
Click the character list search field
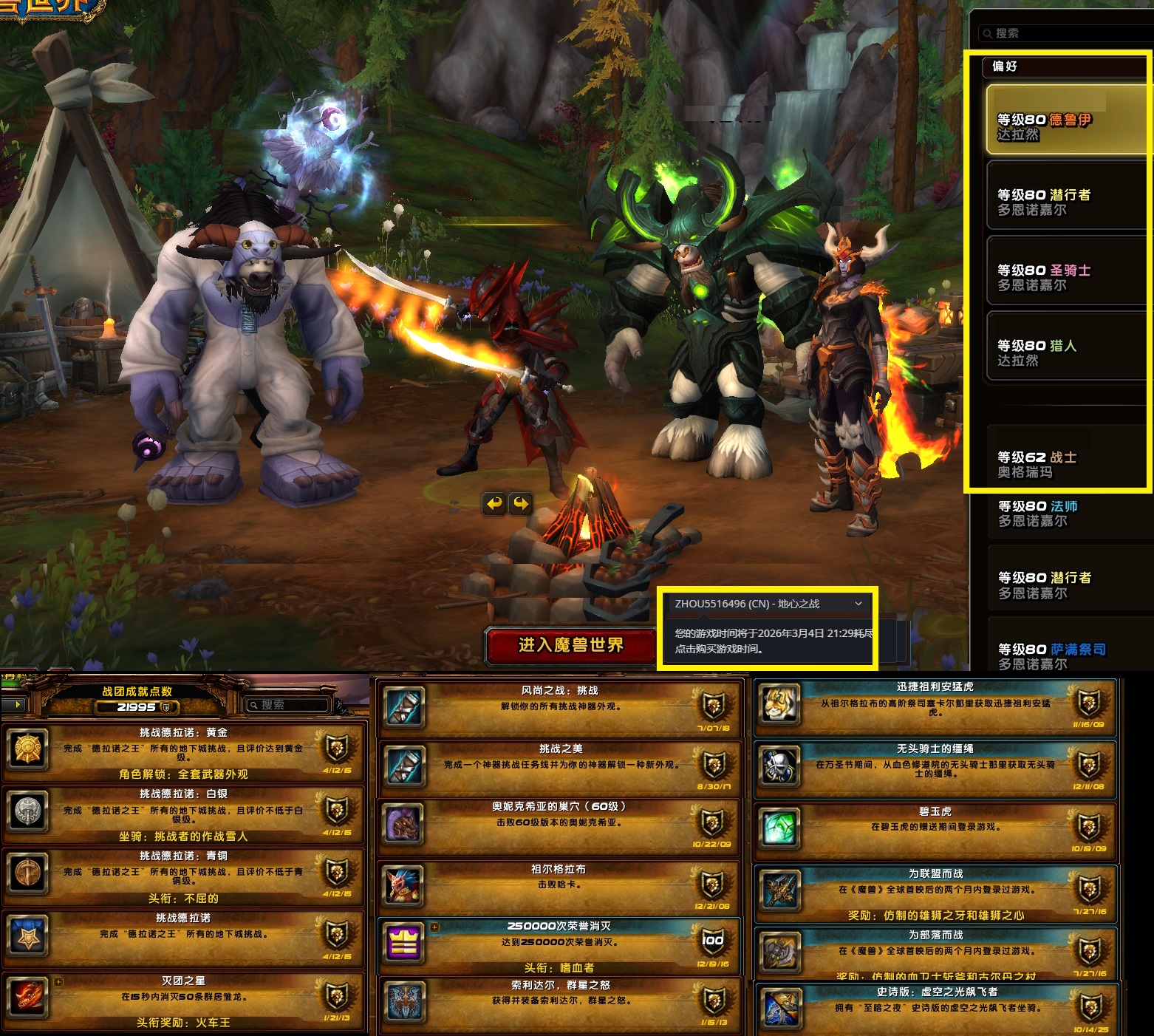coord(1064,33)
